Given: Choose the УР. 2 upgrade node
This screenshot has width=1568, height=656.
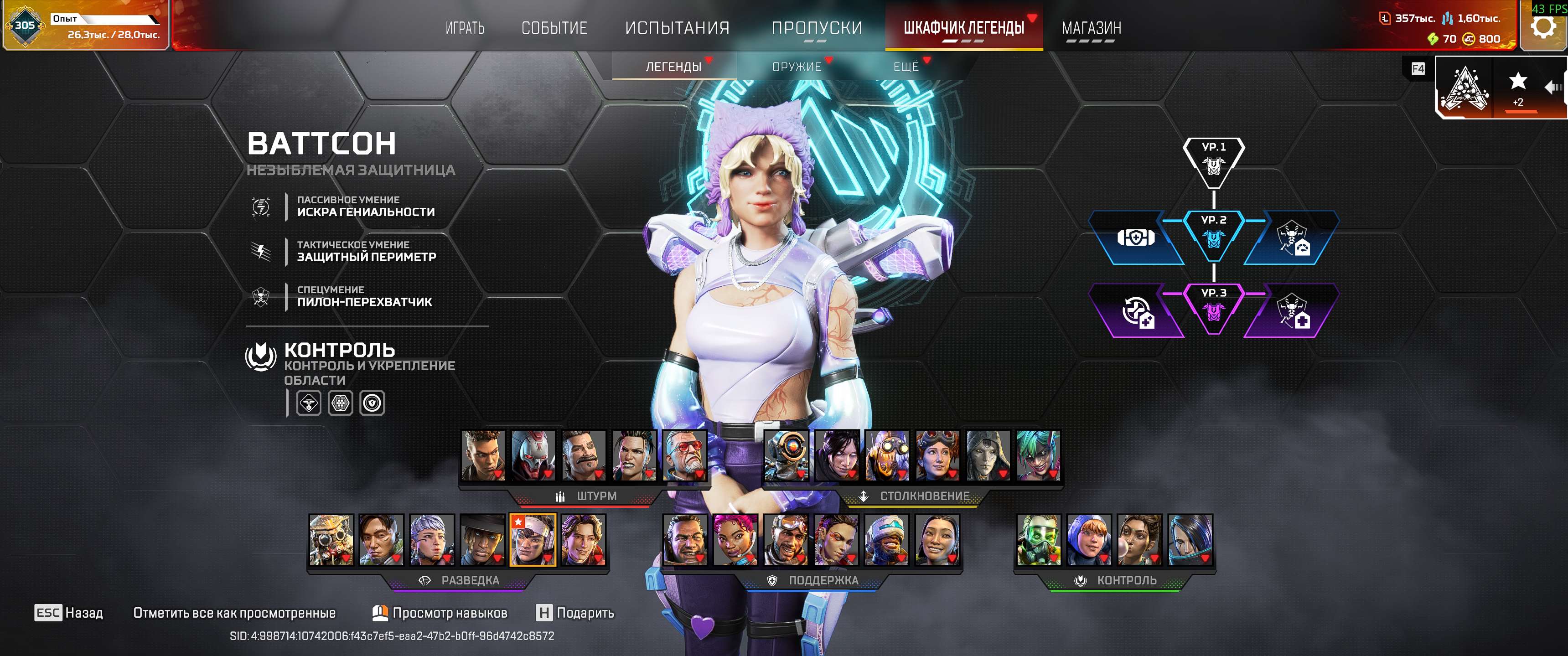Looking at the screenshot, I should point(1213,235).
